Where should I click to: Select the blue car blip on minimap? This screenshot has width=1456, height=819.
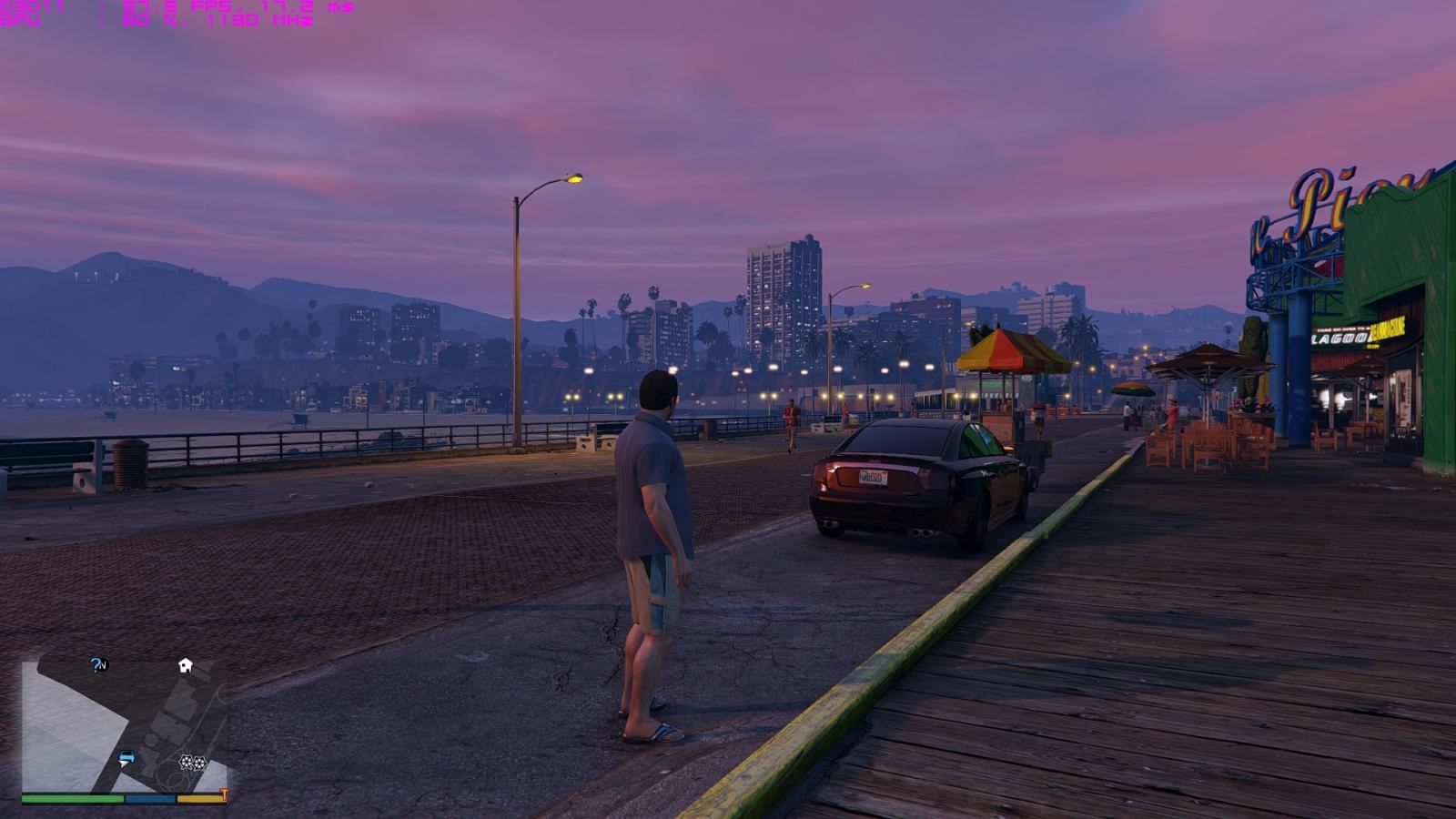click(126, 757)
